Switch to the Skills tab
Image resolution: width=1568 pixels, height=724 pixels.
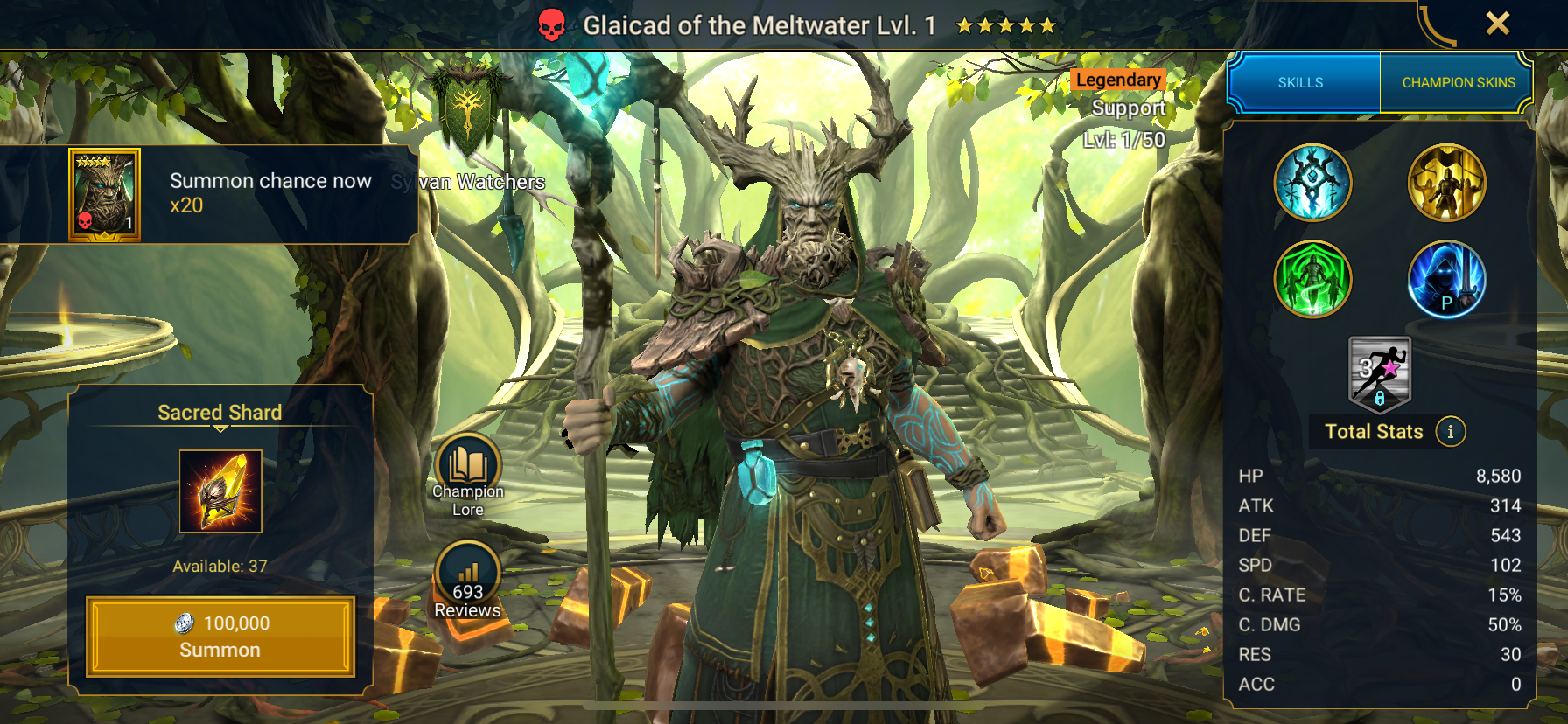1301,82
